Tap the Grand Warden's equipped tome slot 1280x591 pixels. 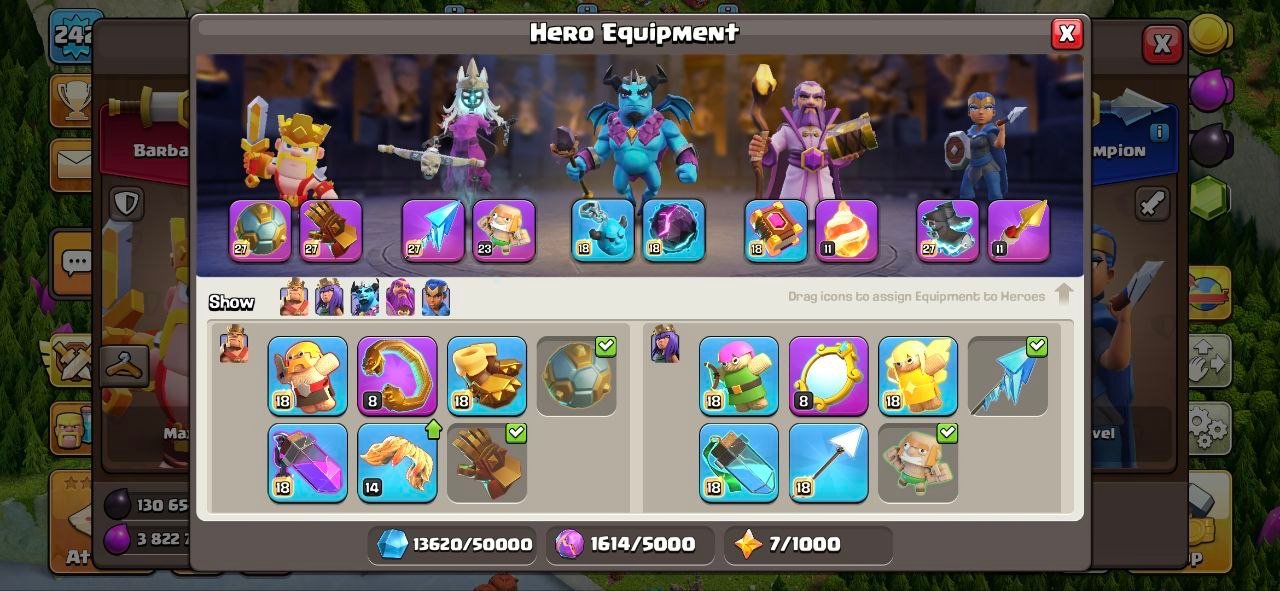click(x=775, y=231)
